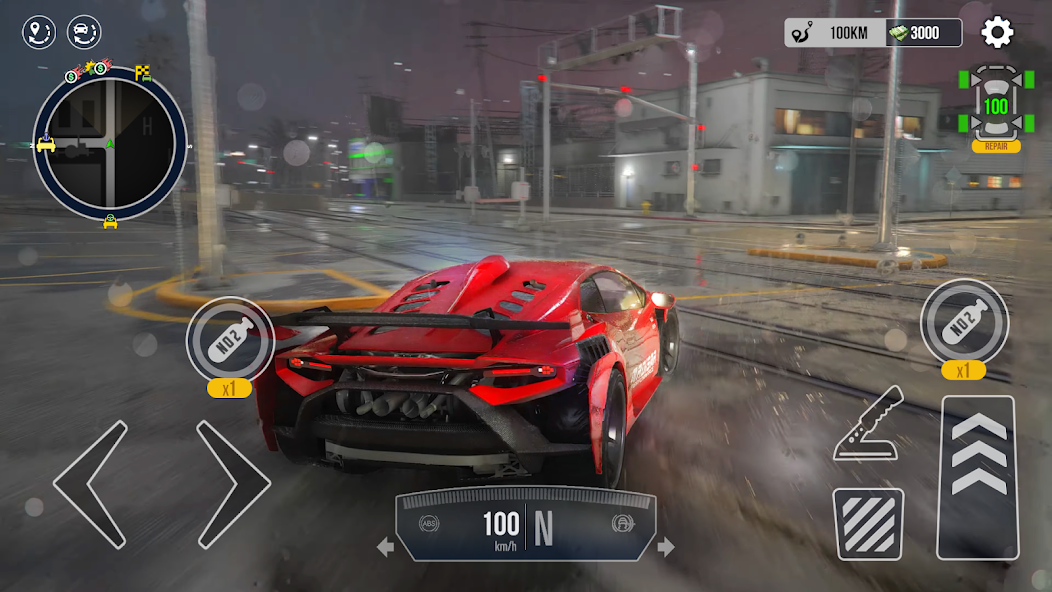
Task: Hit the striped brake pedal
Action: [868, 523]
